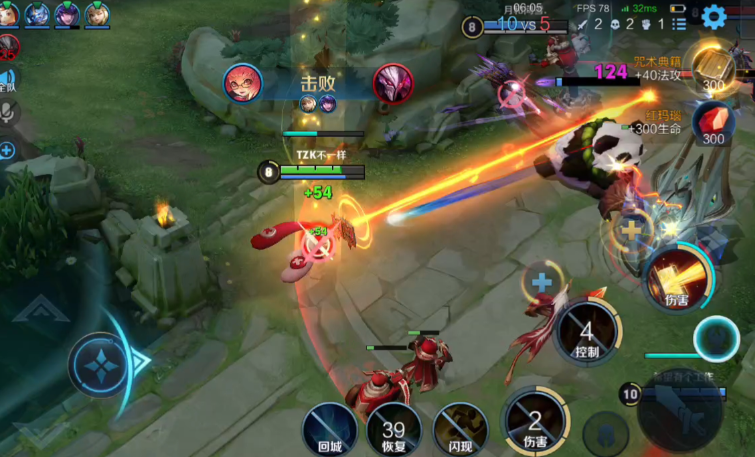The image size is (755, 457).
Task: Activate the 回城 recall button
Action: pyautogui.click(x=329, y=429)
